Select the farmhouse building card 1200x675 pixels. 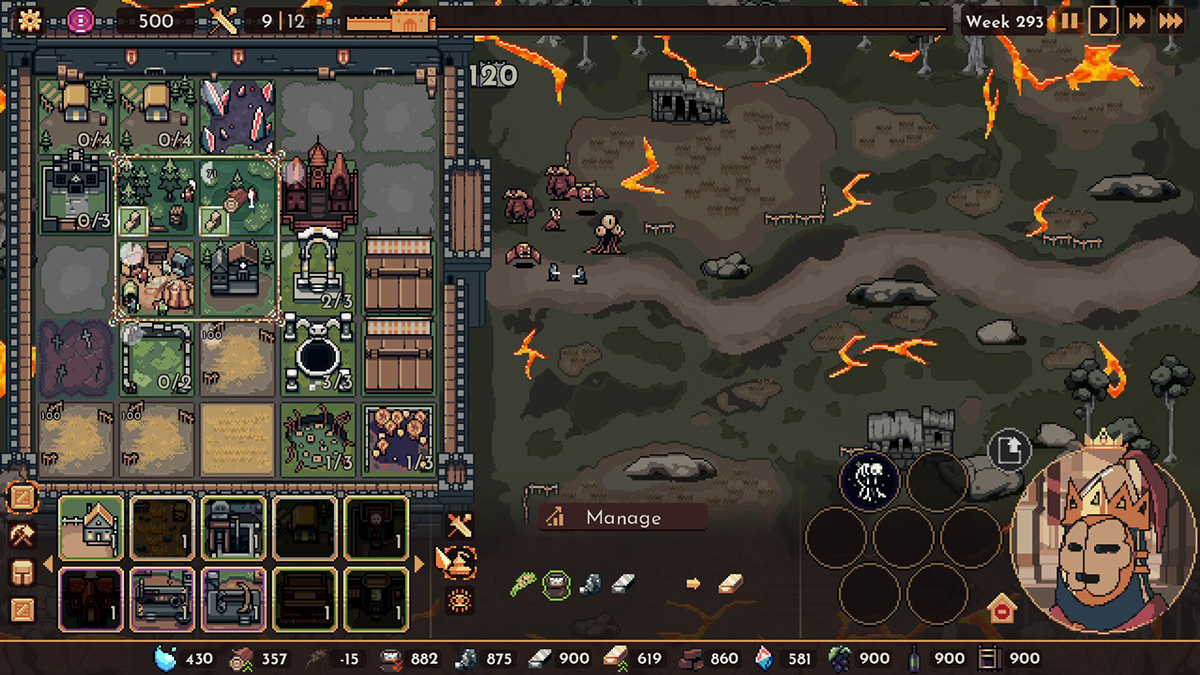coord(91,527)
